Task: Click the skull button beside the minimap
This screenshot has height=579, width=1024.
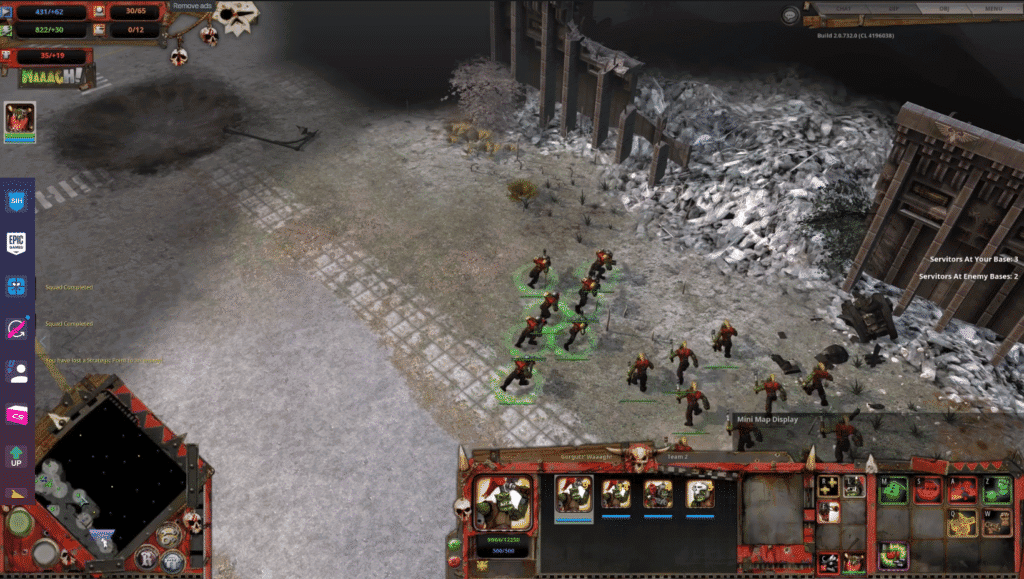Action: [x=194, y=521]
